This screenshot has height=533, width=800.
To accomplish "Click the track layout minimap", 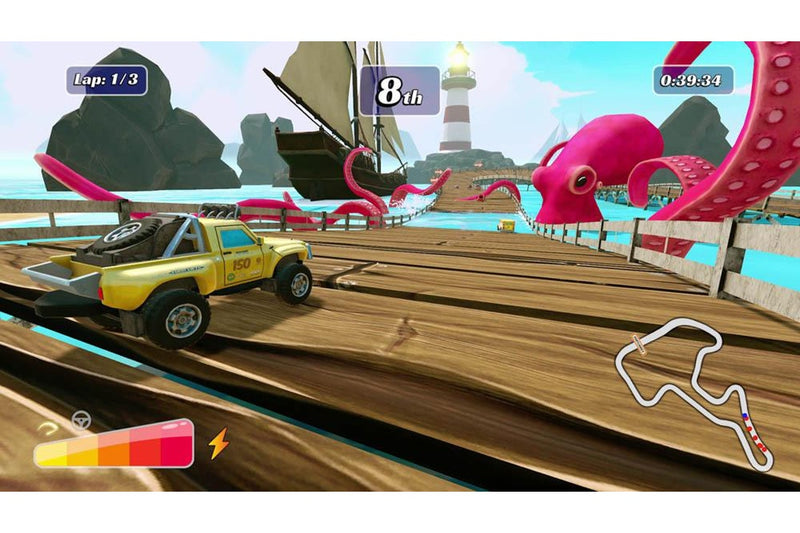I will point(693,392).
